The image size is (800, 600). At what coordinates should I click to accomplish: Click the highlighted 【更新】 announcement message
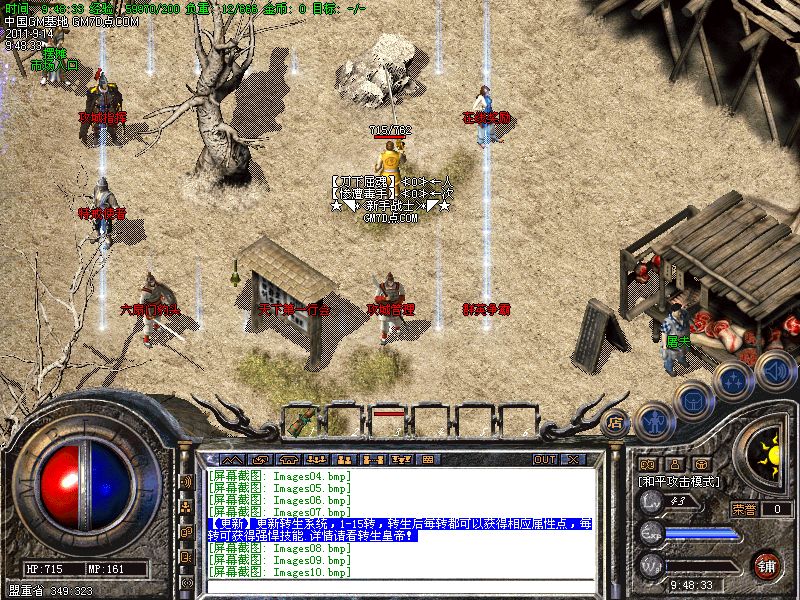[400, 530]
